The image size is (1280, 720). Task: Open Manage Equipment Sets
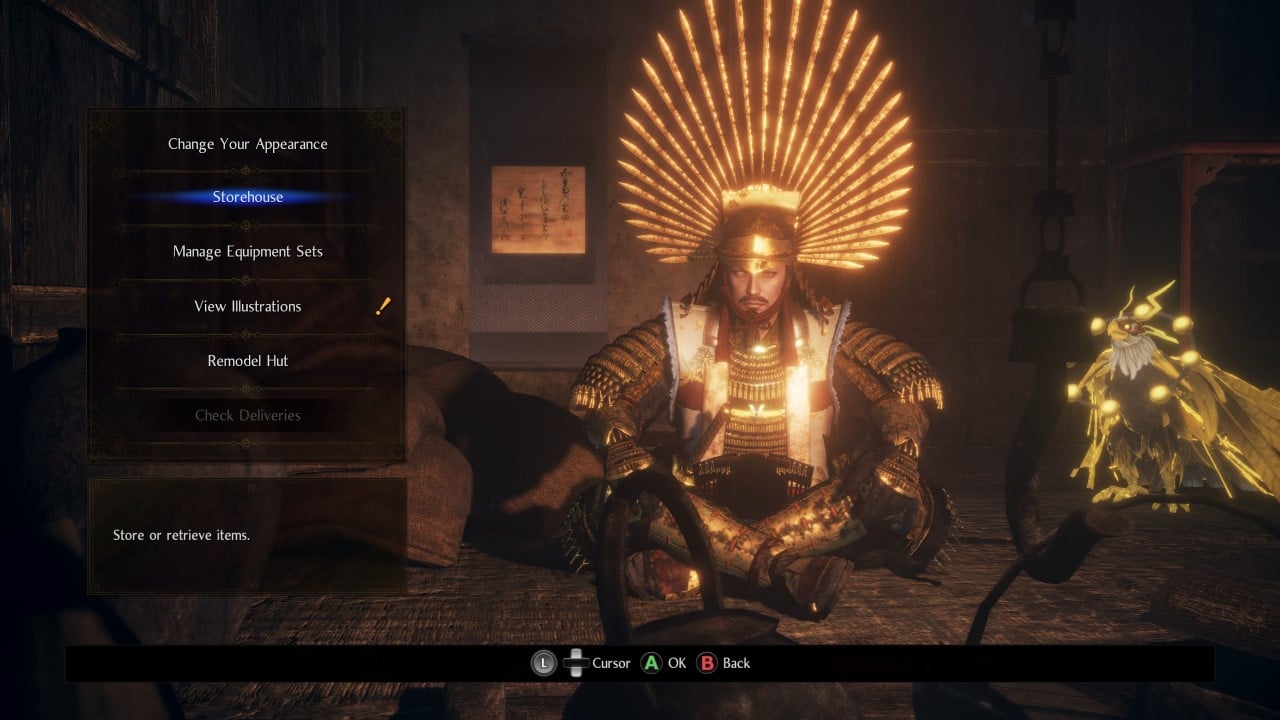(x=247, y=251)
